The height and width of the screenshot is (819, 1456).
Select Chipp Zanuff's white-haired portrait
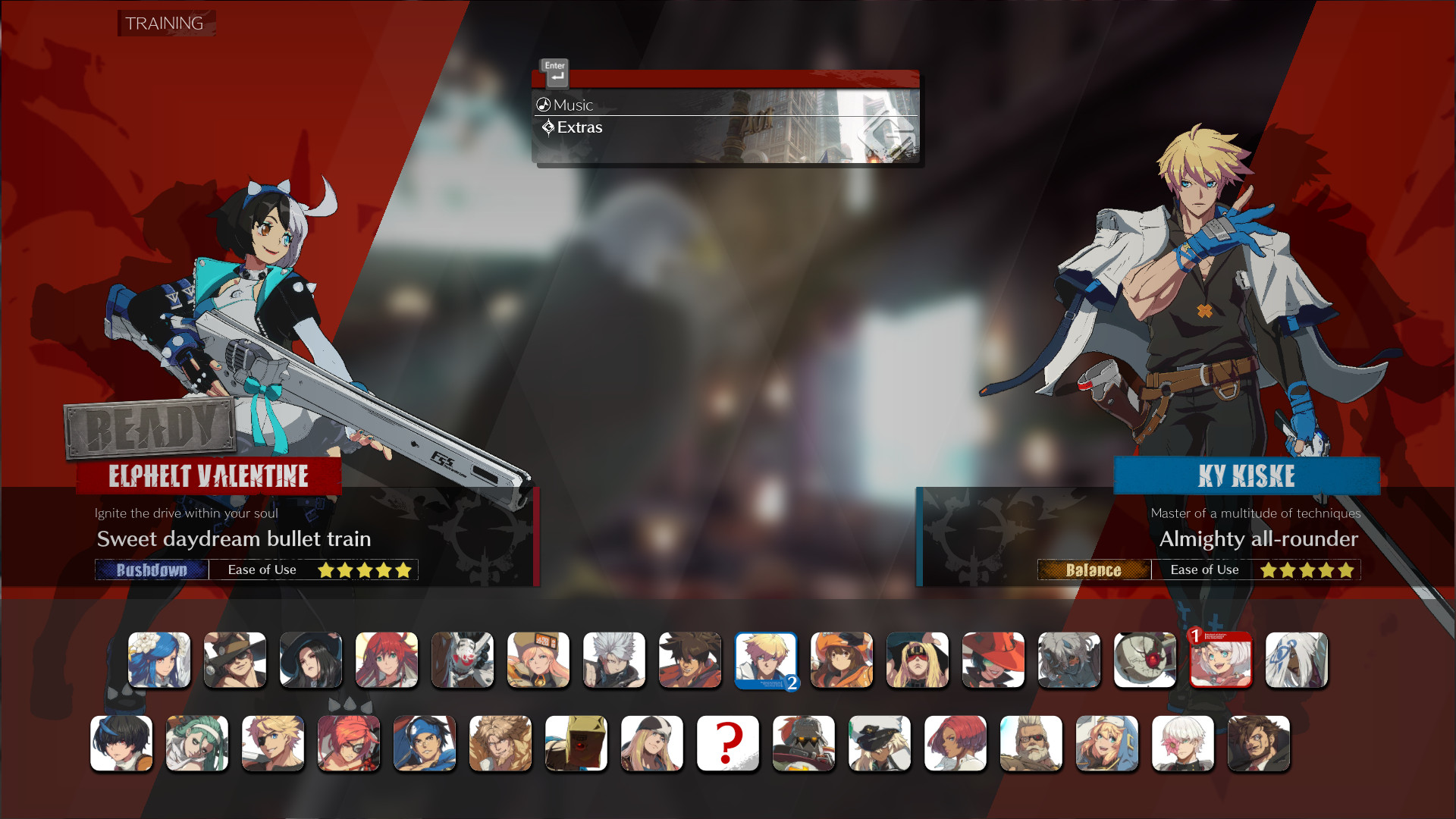(x=614, y=661)
